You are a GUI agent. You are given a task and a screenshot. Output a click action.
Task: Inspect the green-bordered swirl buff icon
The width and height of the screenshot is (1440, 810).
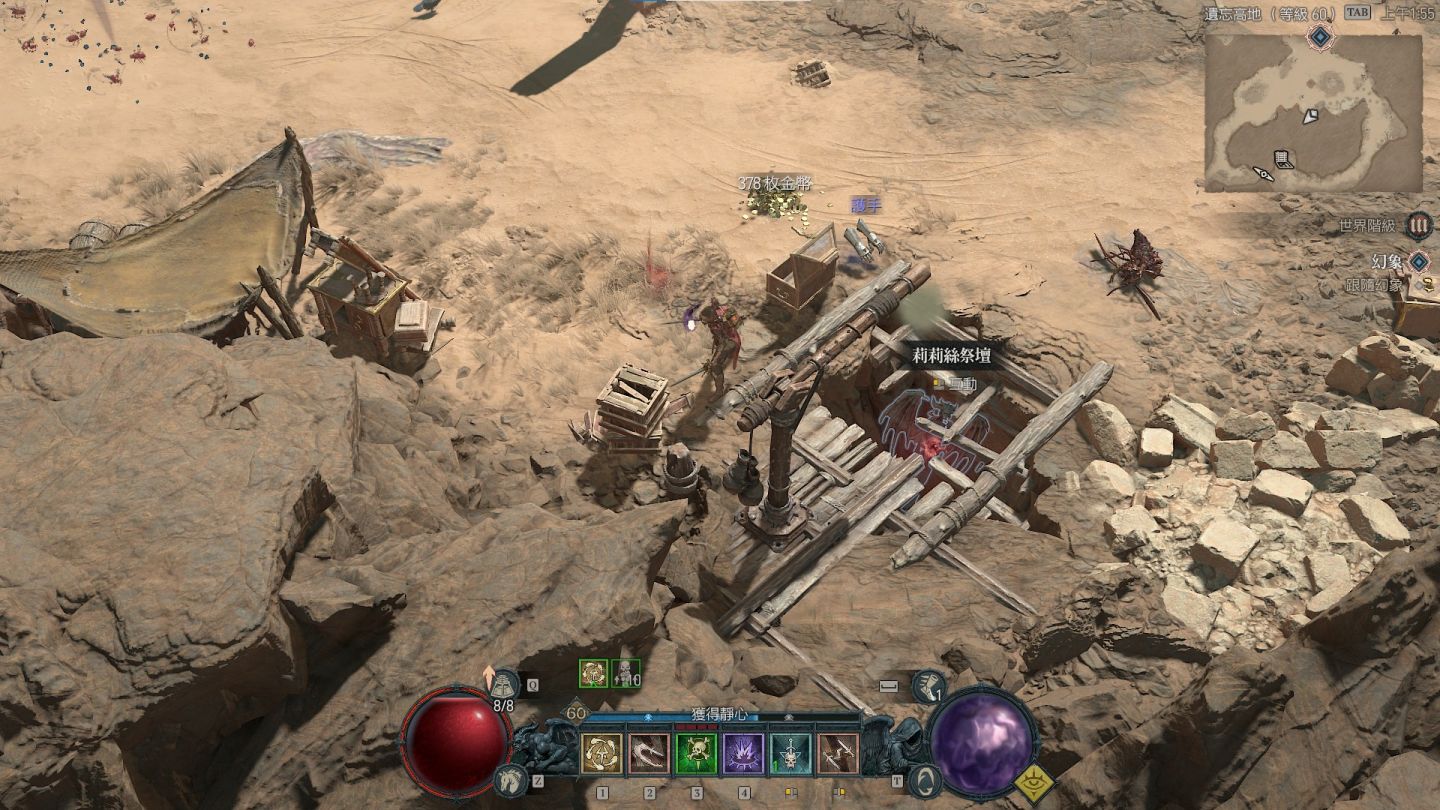click(x=593, y=673)
